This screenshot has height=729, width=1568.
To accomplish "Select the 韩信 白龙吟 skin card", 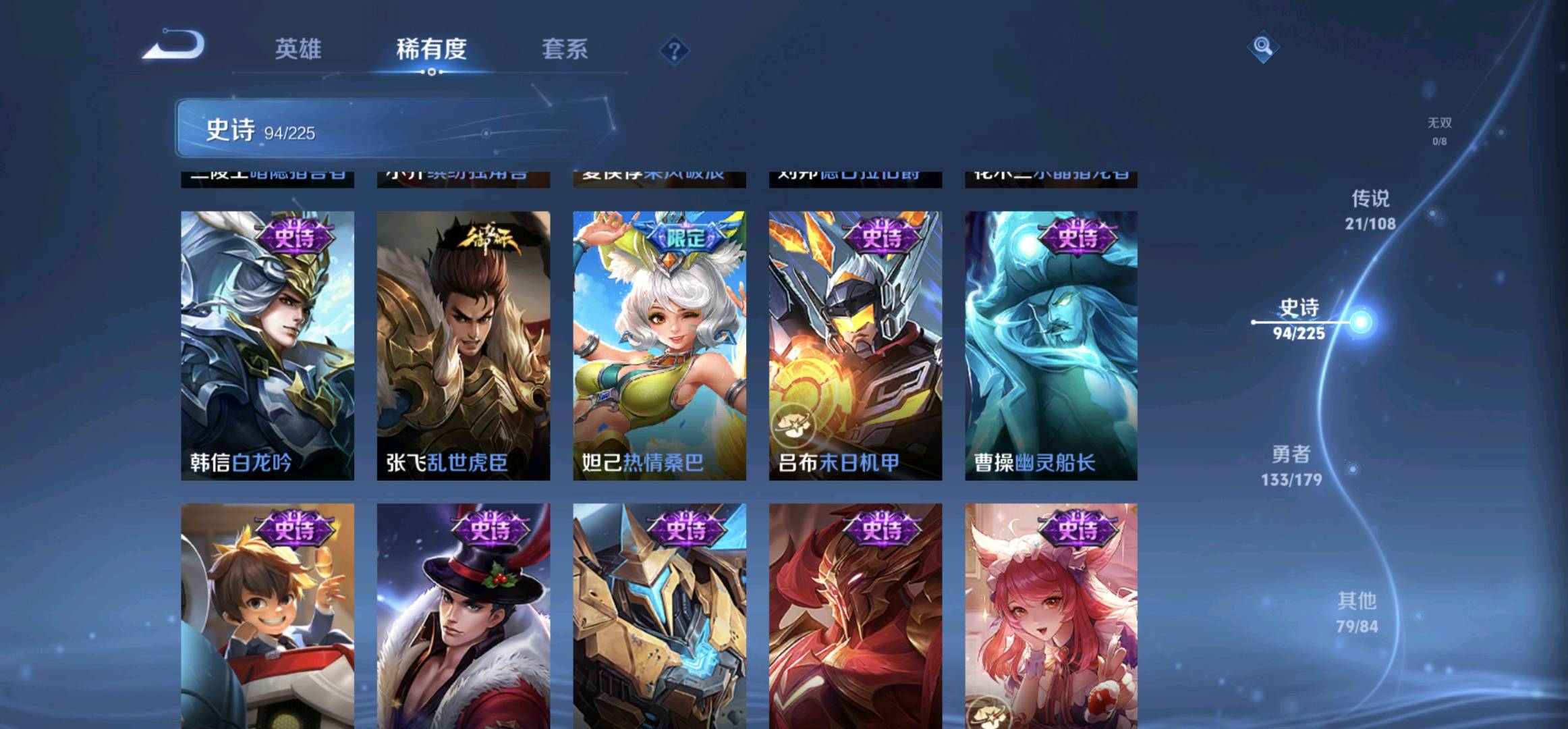I will pos(267,346).
